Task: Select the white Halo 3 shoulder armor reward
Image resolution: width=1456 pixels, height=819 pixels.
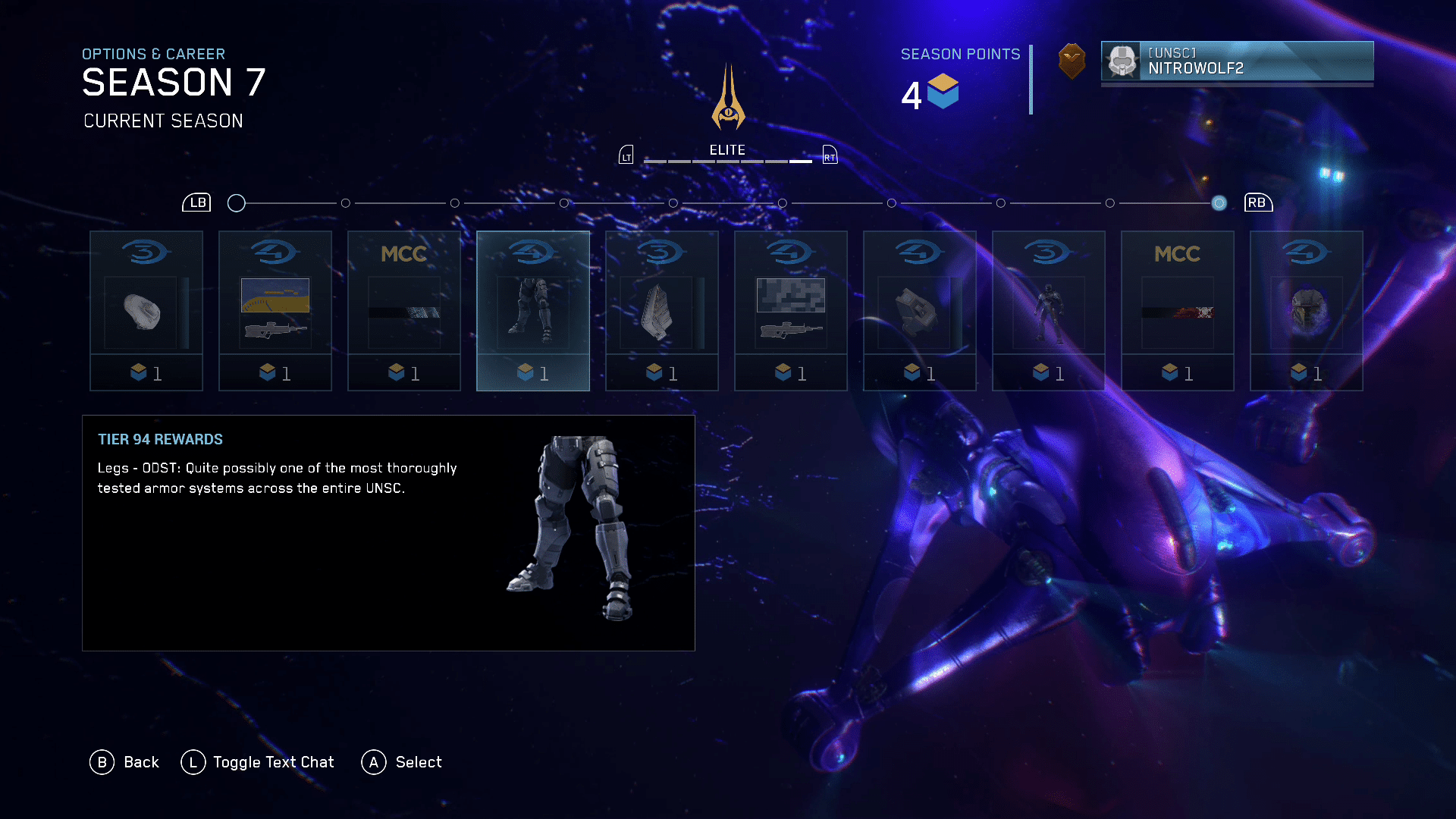Action: 146,311
